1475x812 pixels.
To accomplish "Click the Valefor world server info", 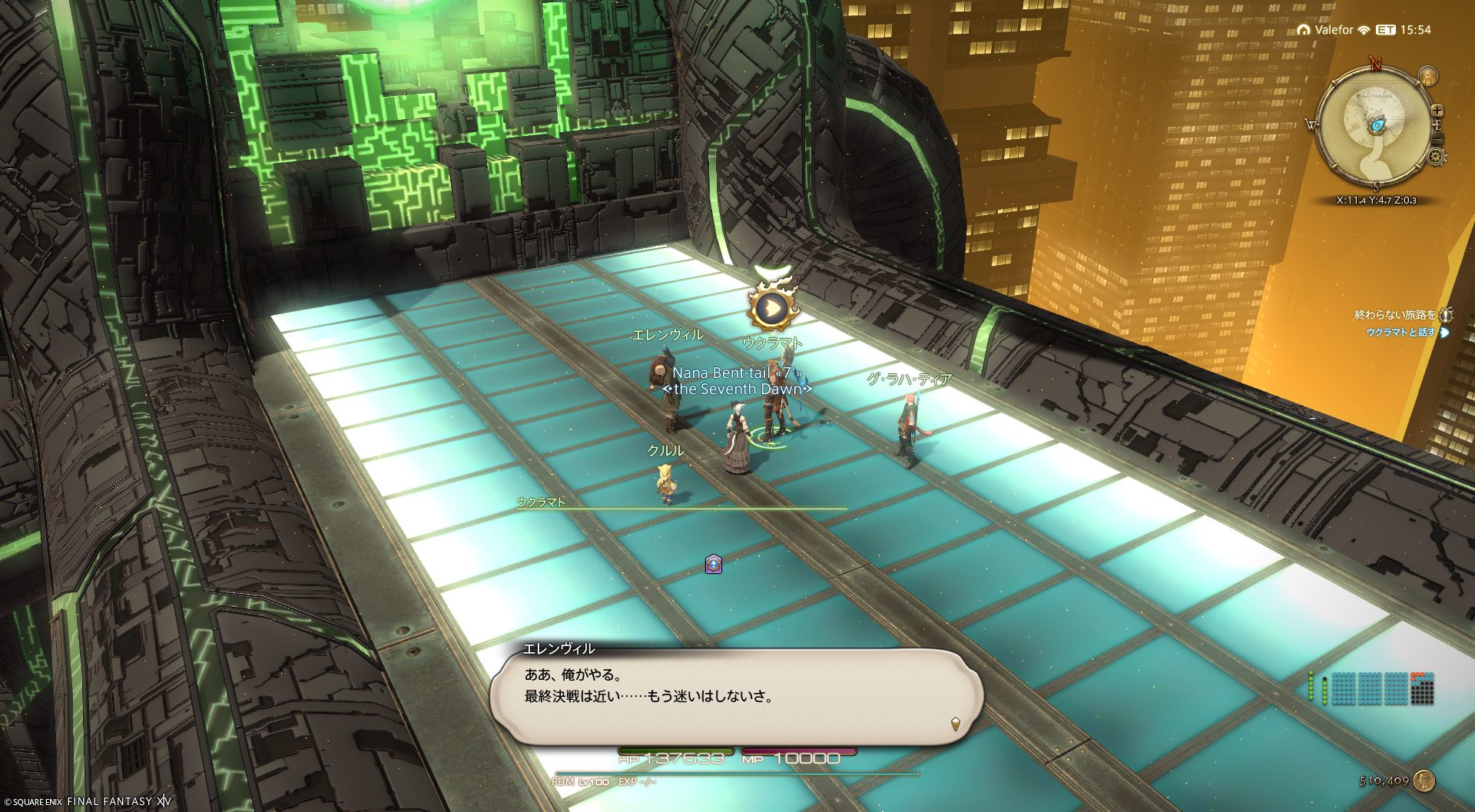I will pyautogui.click(x=1333, y=30).
